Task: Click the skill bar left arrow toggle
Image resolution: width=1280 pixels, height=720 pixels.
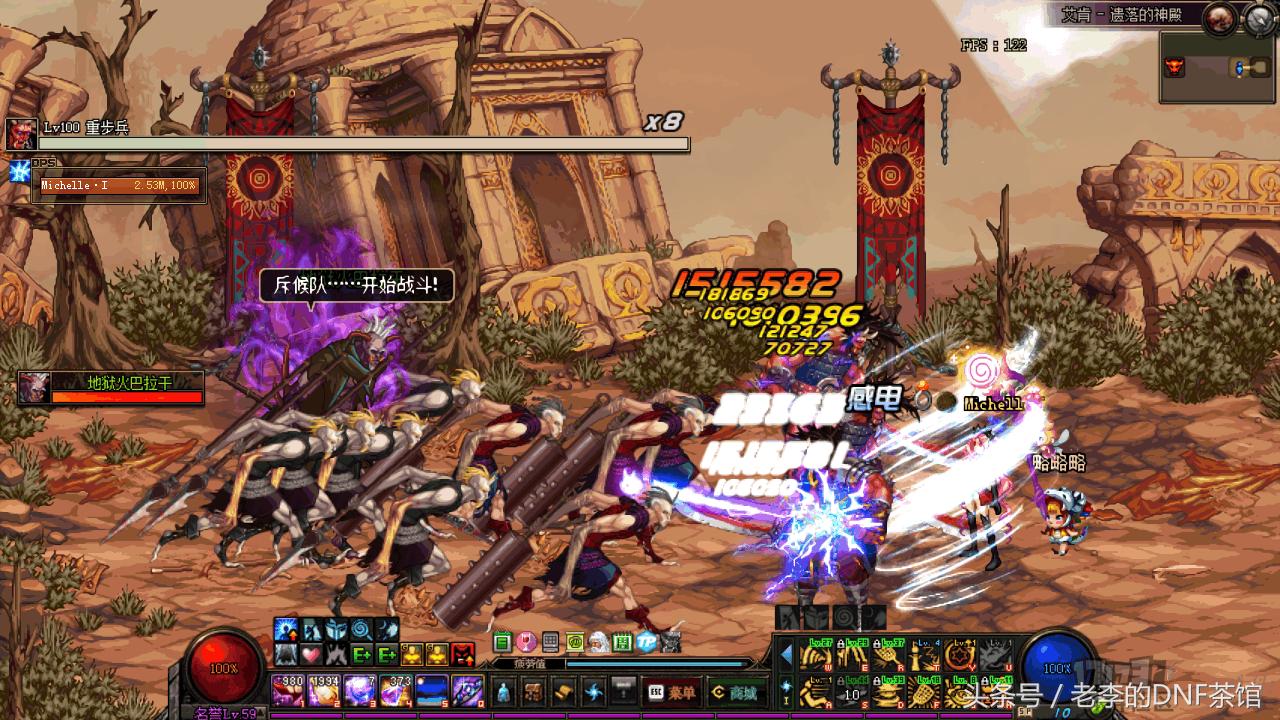Action: pos(786,655)
